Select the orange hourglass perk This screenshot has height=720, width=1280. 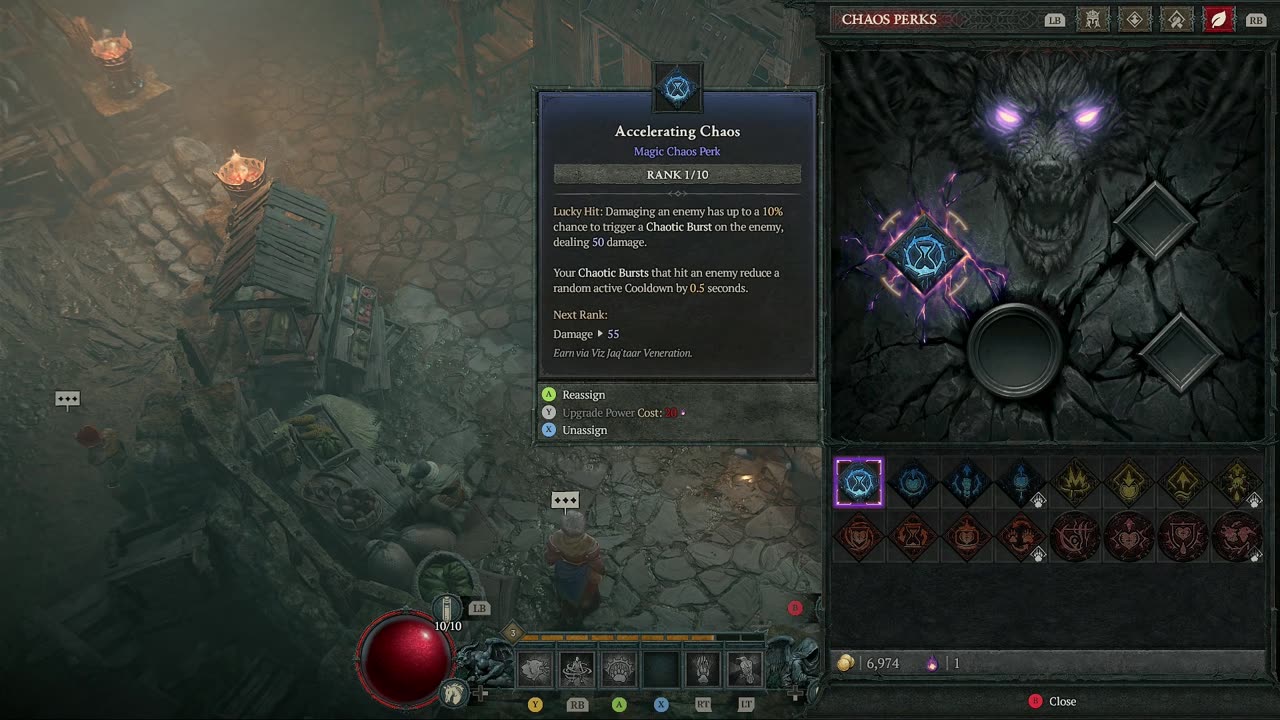click(x=913, y=537)
